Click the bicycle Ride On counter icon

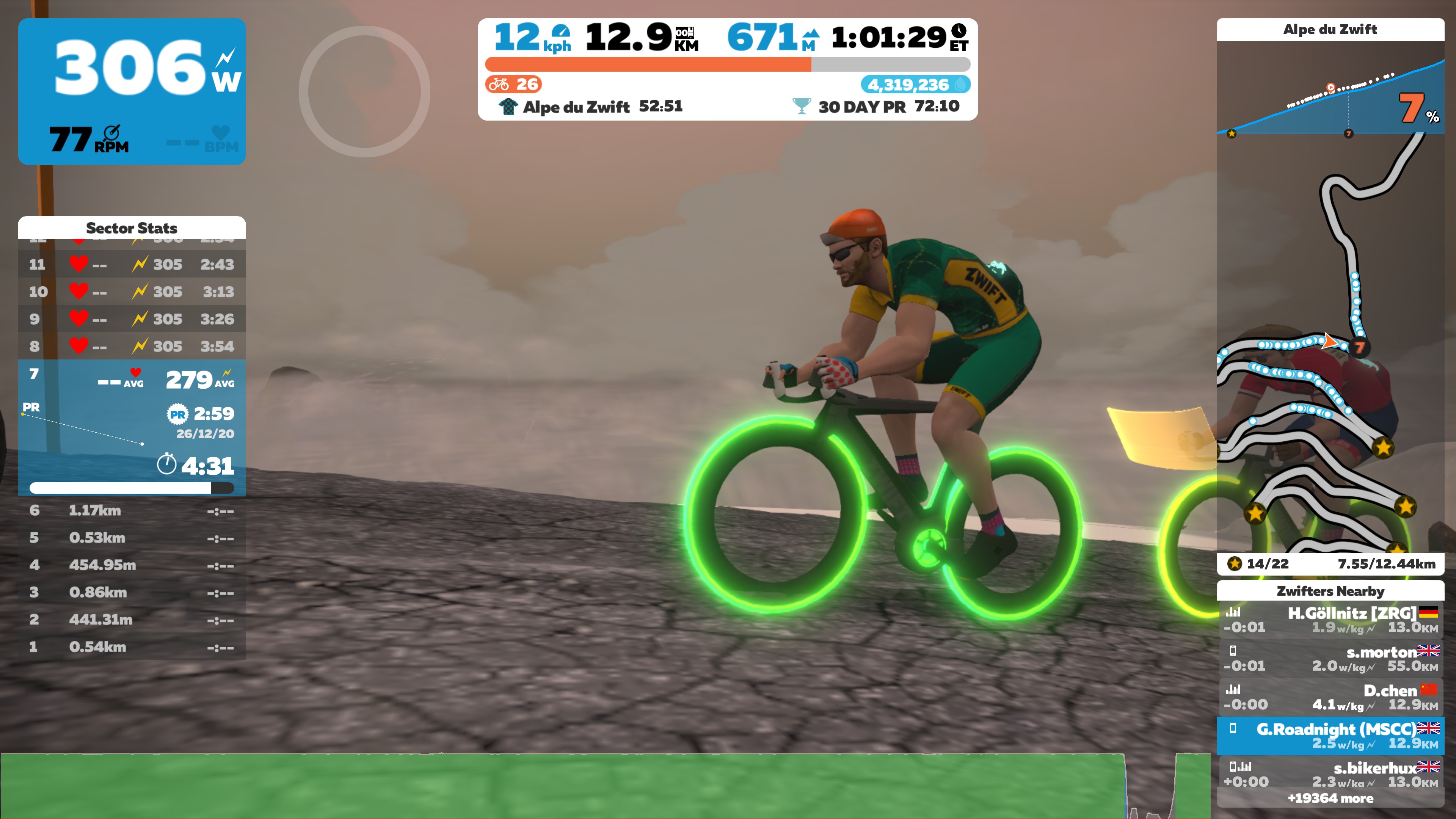tap(501, 85)
